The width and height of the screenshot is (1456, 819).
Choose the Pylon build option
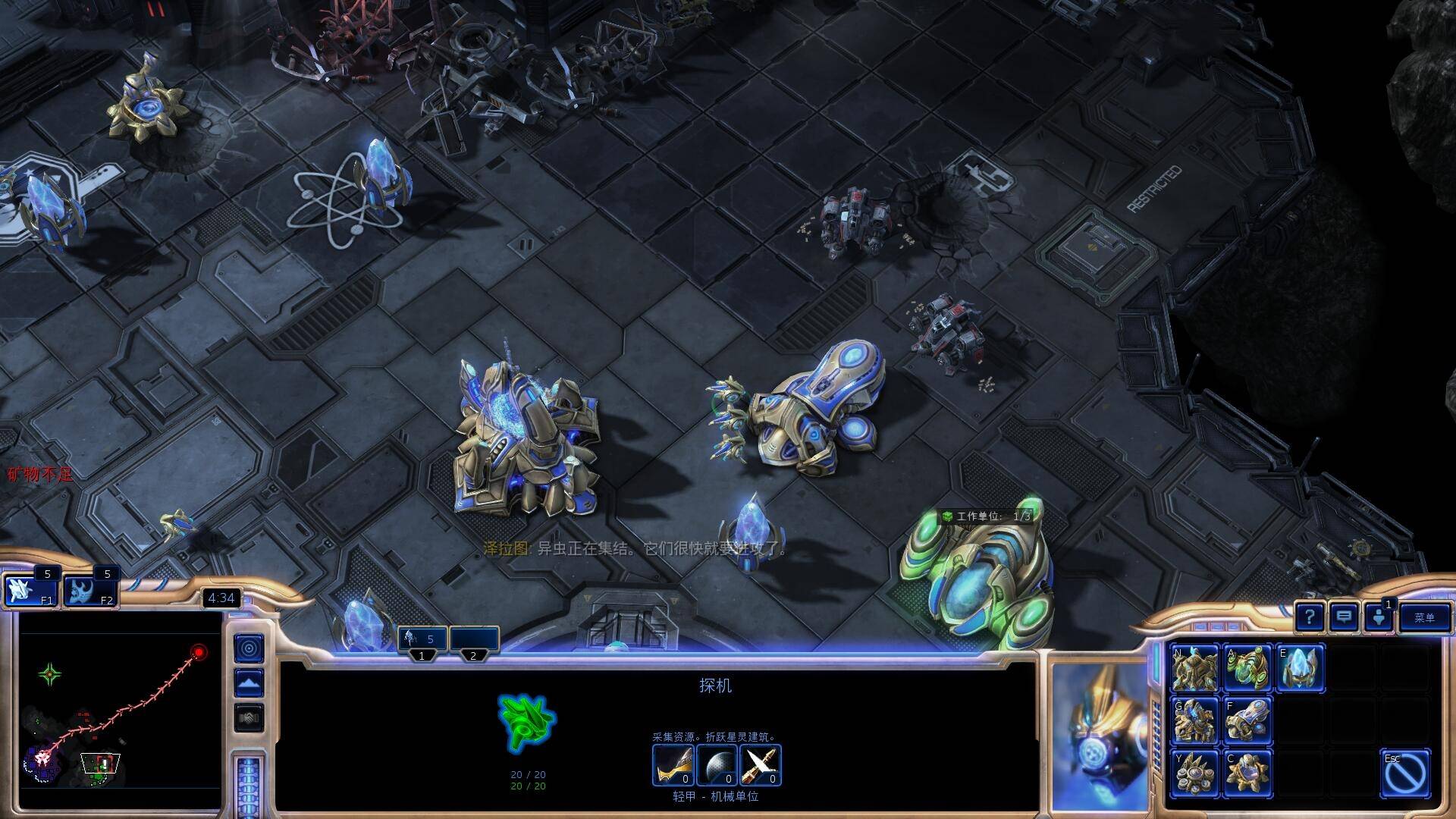[1301, 668]
